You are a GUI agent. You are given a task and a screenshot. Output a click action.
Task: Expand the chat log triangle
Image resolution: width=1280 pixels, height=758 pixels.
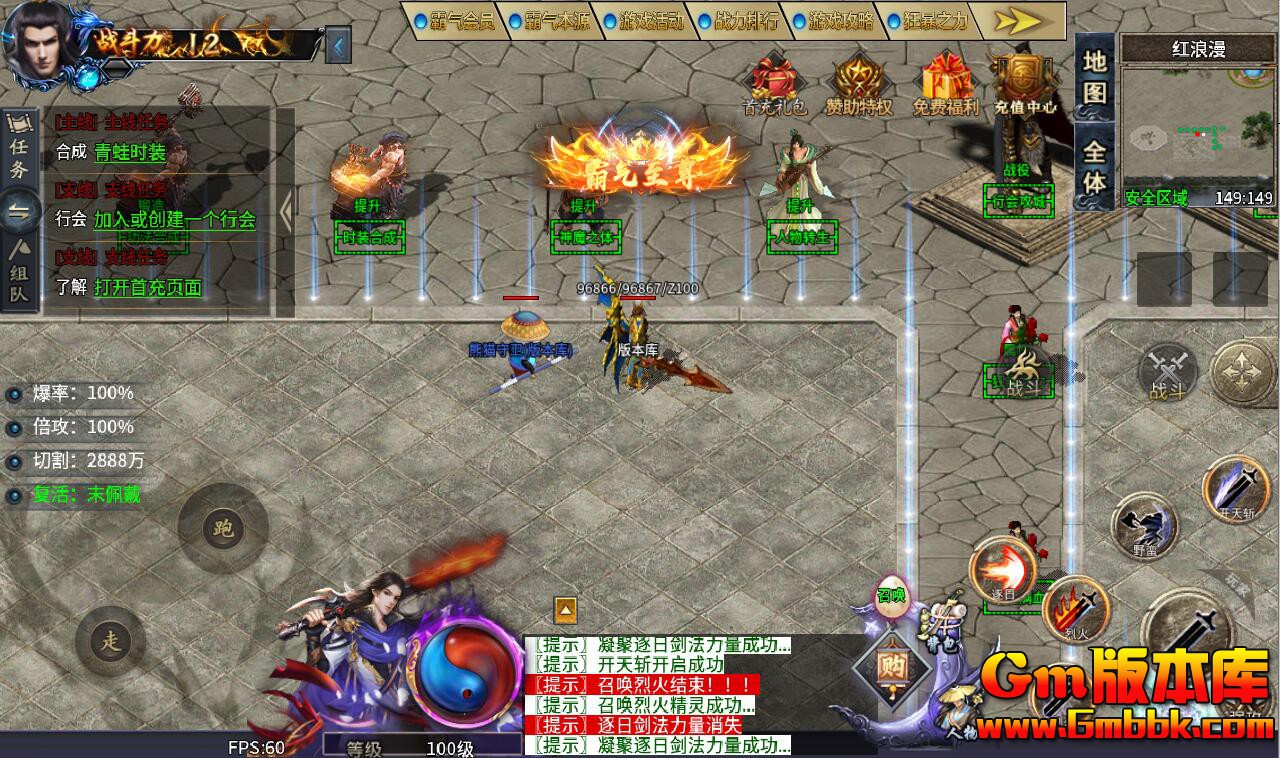pos(564,608)
